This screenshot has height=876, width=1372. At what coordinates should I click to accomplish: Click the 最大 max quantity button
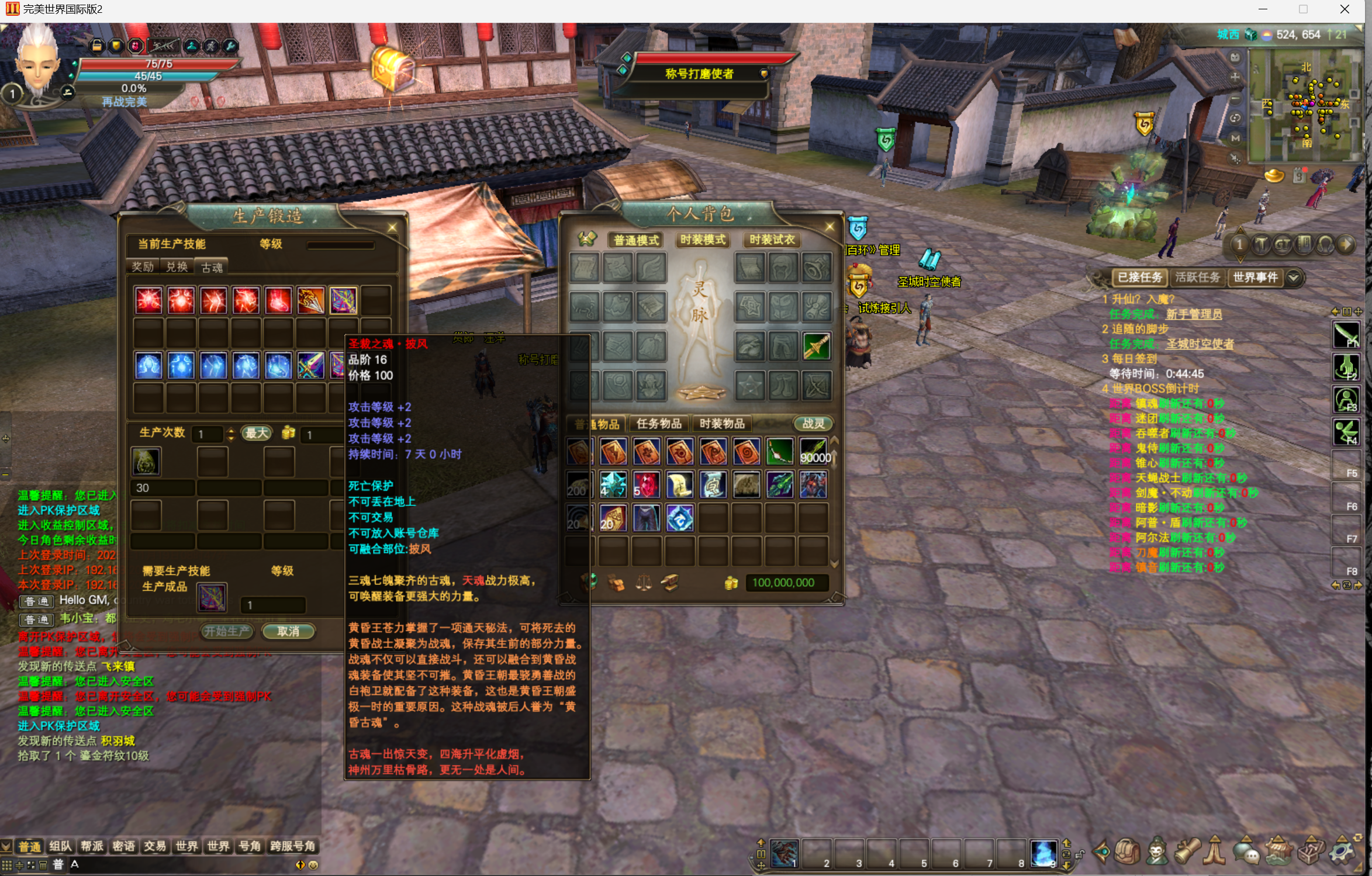[x=257, y=433]
